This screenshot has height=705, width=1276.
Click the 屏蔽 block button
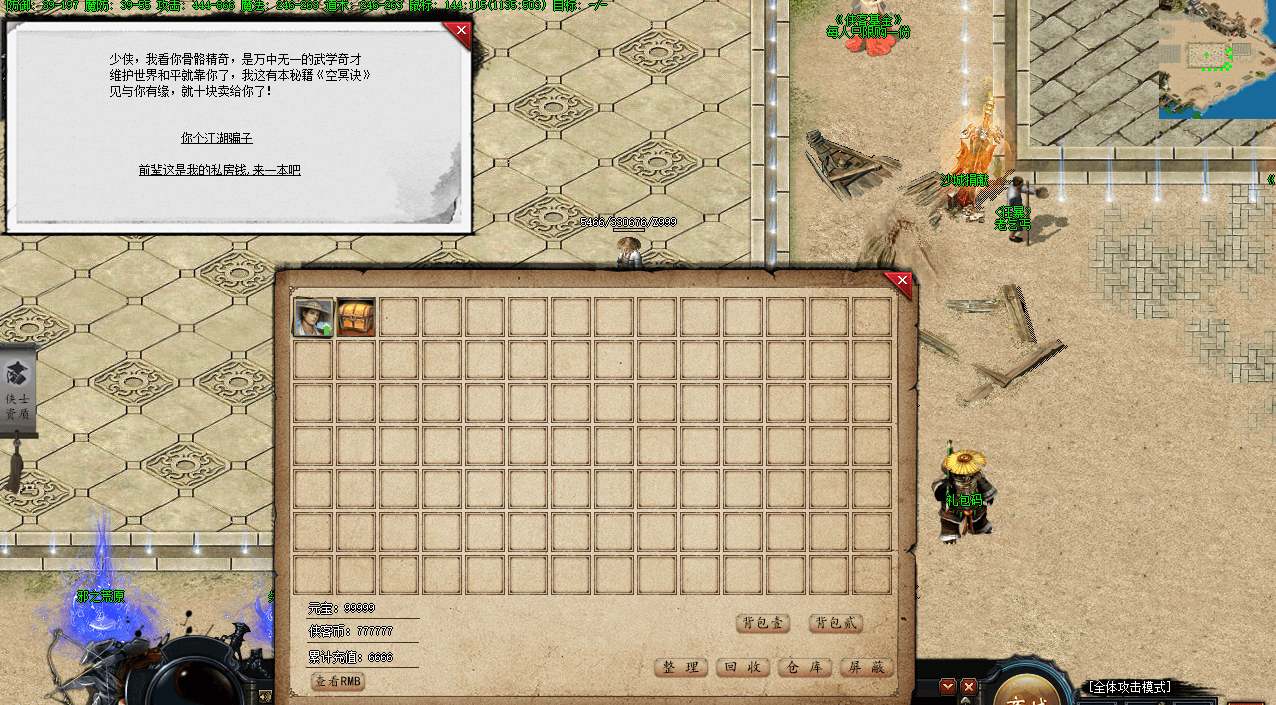coord(866,667)
